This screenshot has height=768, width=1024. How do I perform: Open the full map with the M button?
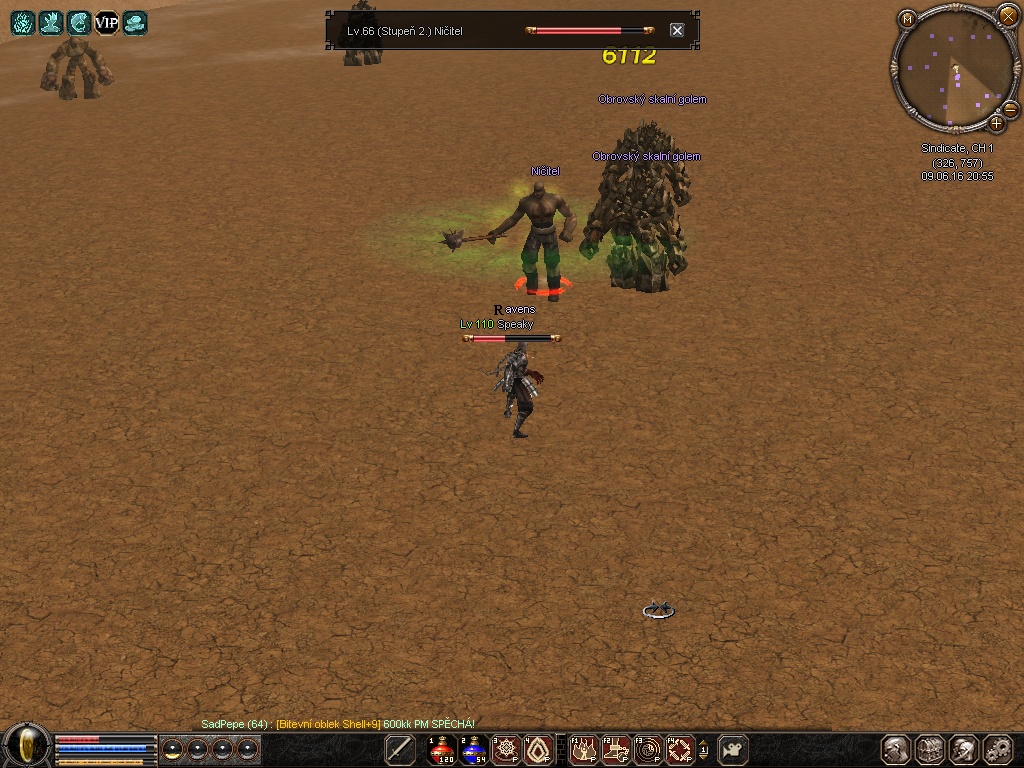[x=907, y=18]
